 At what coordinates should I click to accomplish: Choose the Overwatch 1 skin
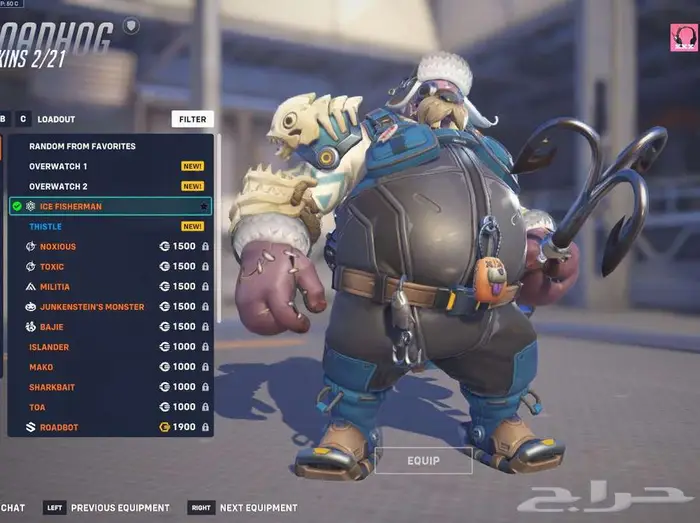[x=58, y=166]
